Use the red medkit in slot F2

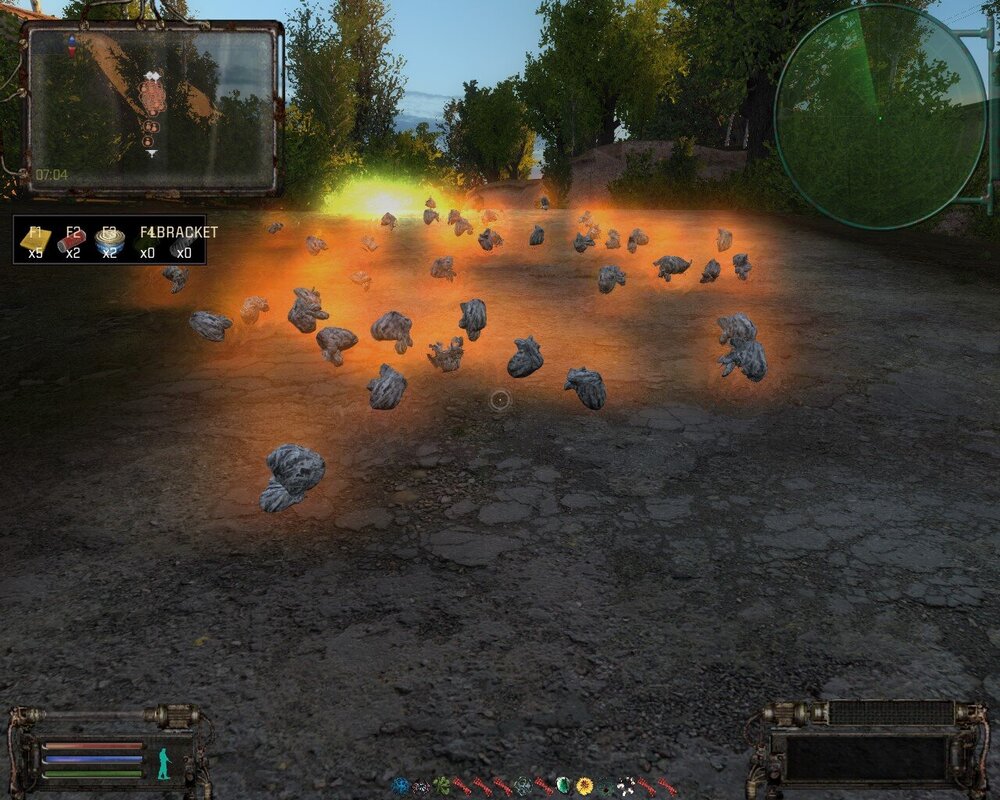point(72,242)
